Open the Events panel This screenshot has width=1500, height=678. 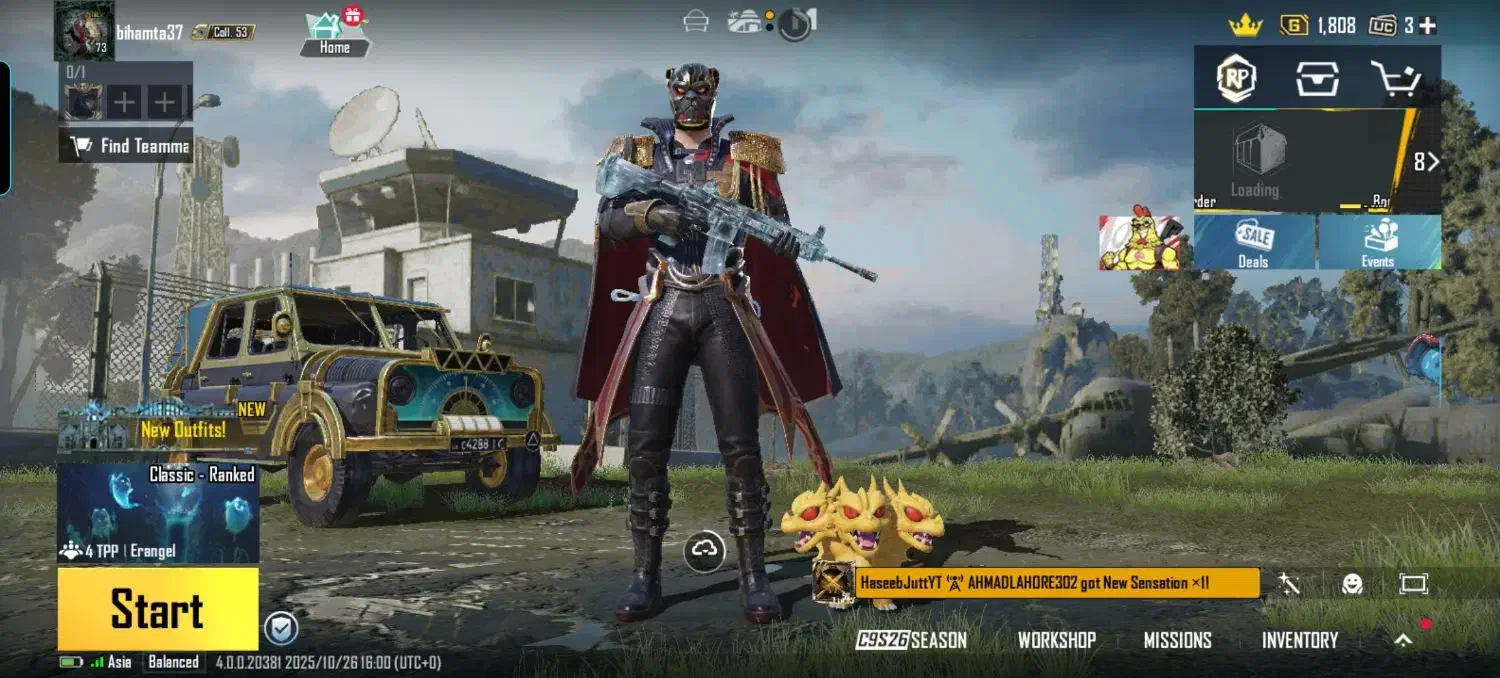tap(1378, 242)
